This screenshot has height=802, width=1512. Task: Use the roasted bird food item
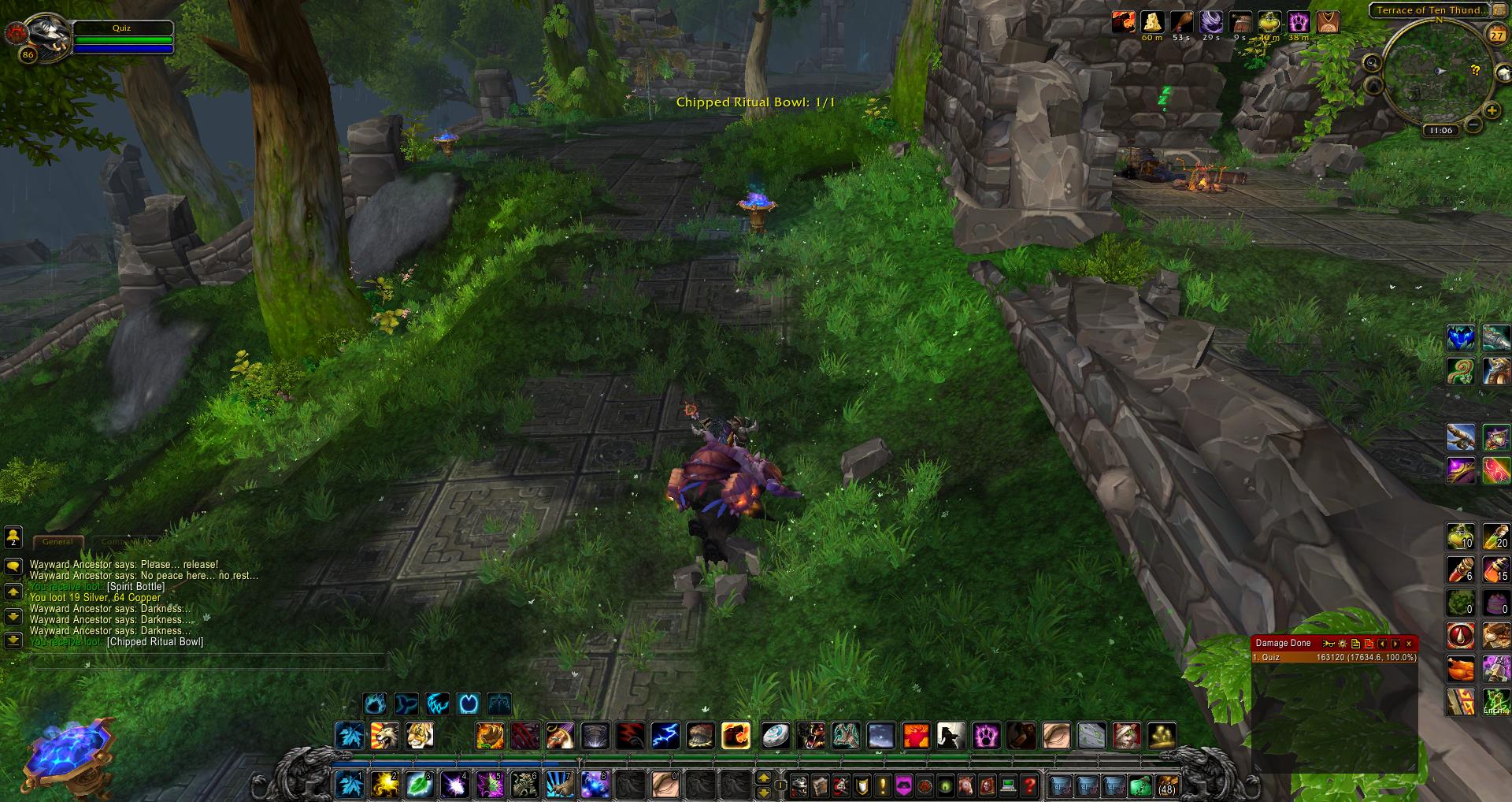click(x=1461, y=669)
